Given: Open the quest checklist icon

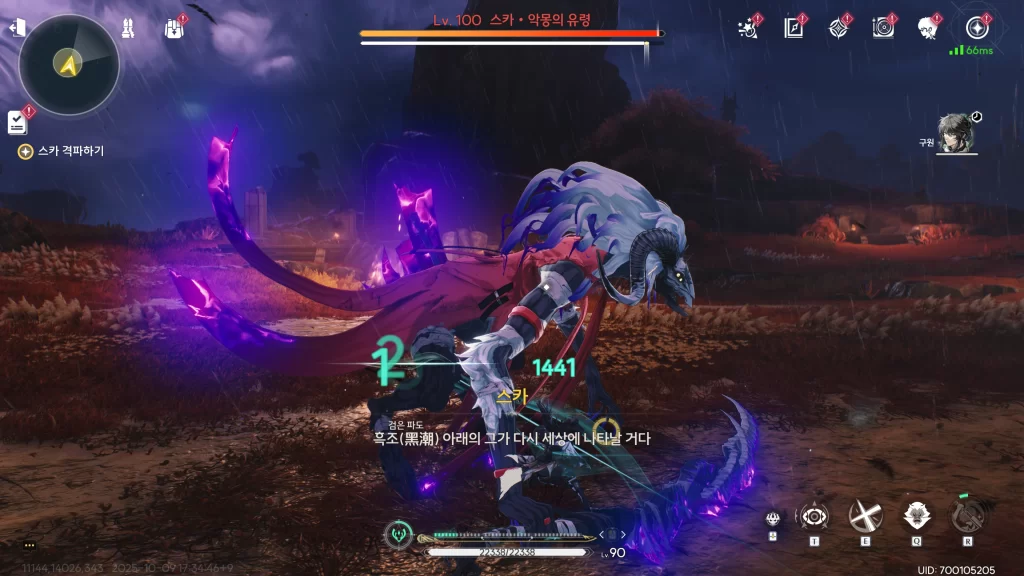Looking at the screenshot, I should [17, 122].
